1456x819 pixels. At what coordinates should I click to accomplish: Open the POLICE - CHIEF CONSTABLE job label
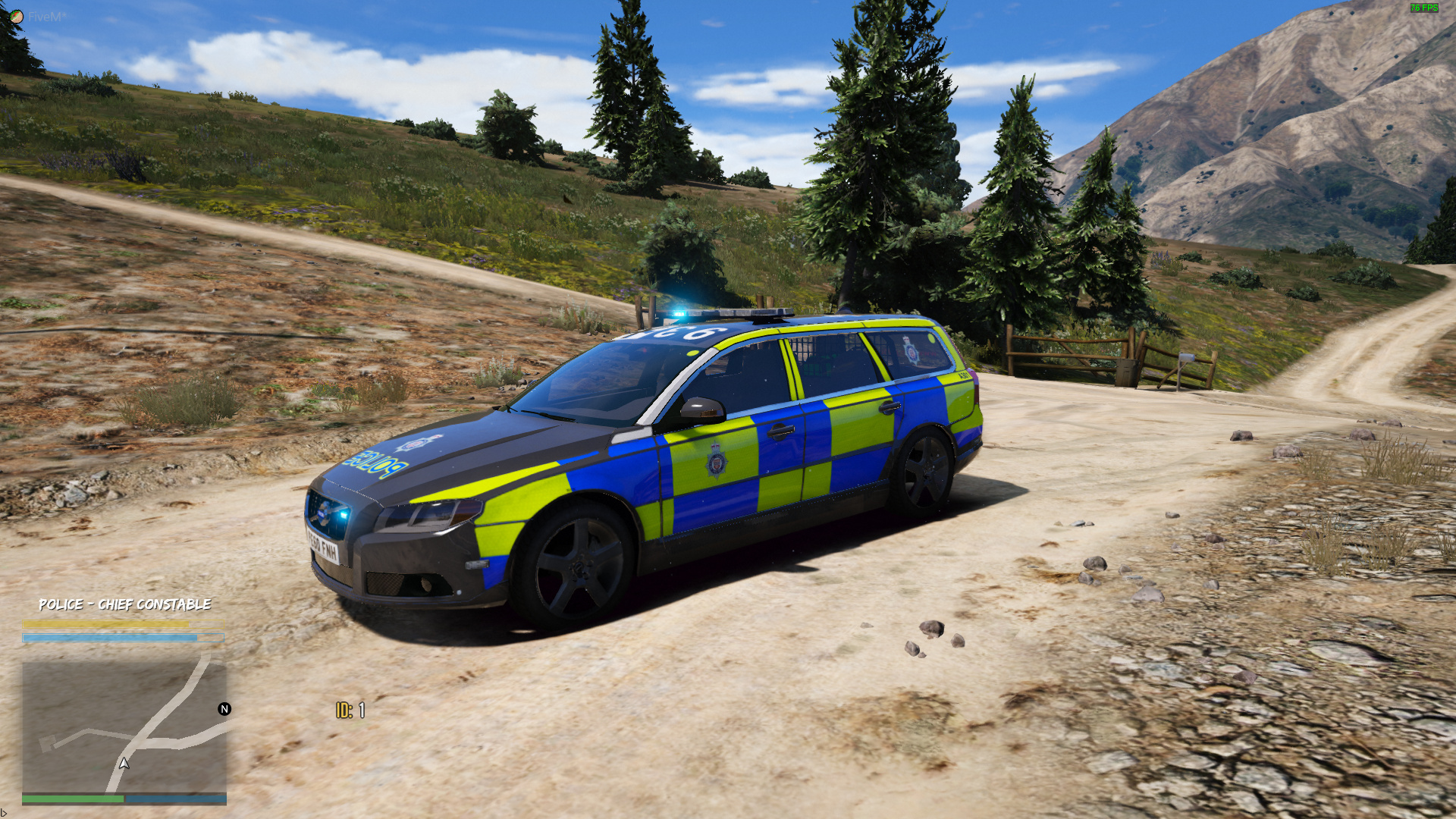click(x=125, y=605)
